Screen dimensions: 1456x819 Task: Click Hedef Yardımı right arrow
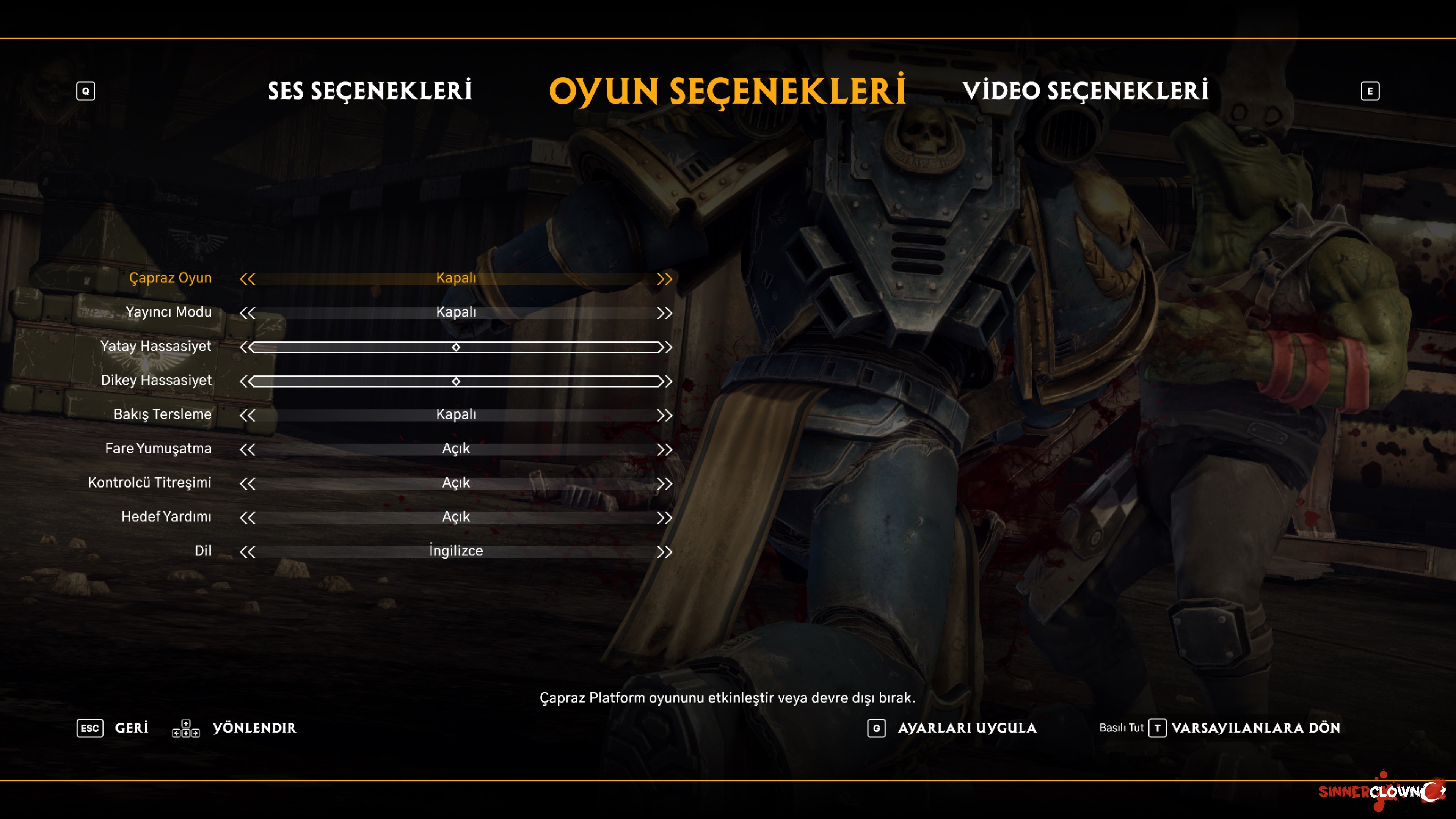(x=665, y=516)
